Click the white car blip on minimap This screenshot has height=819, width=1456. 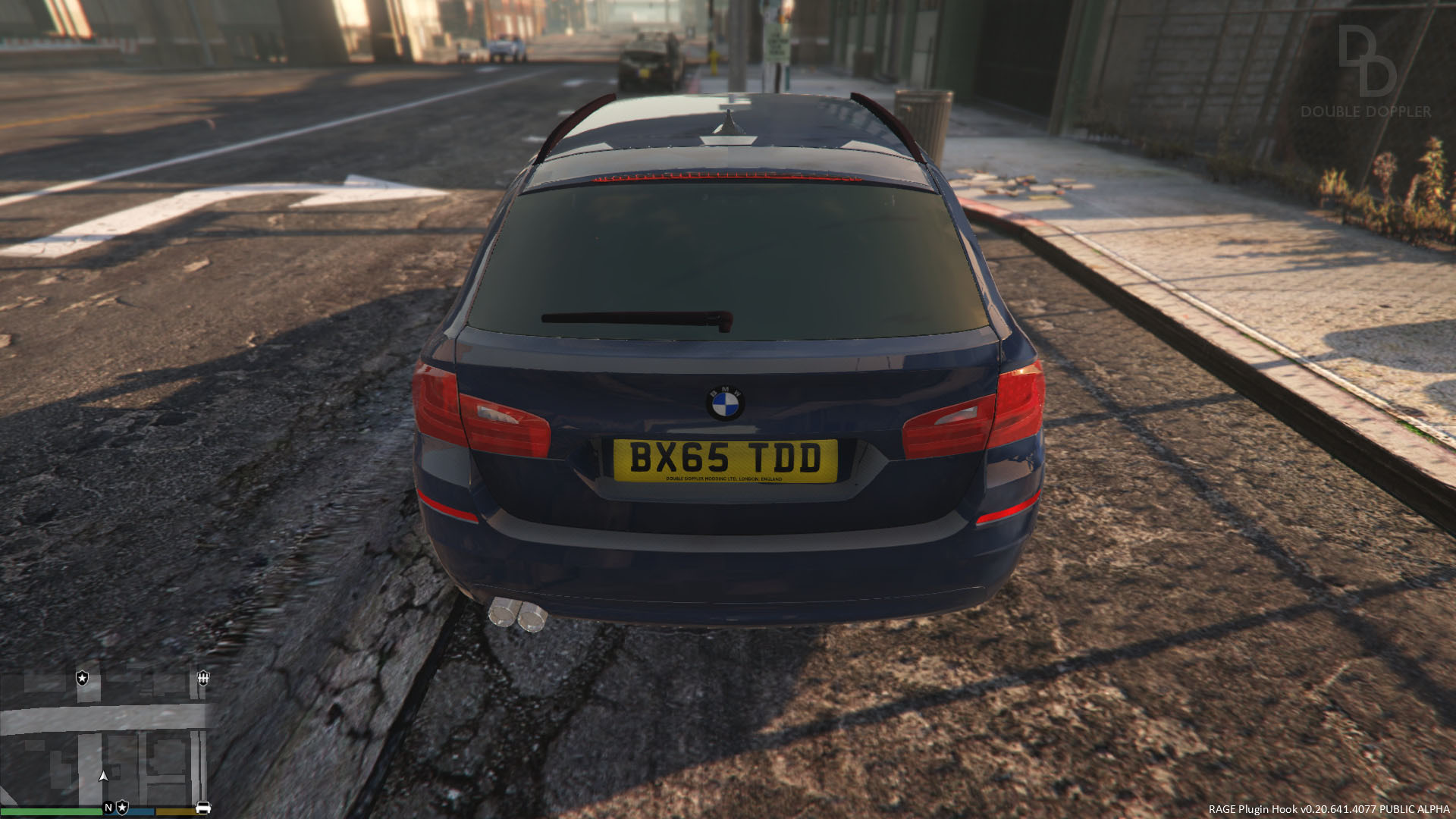click(203, 808)
